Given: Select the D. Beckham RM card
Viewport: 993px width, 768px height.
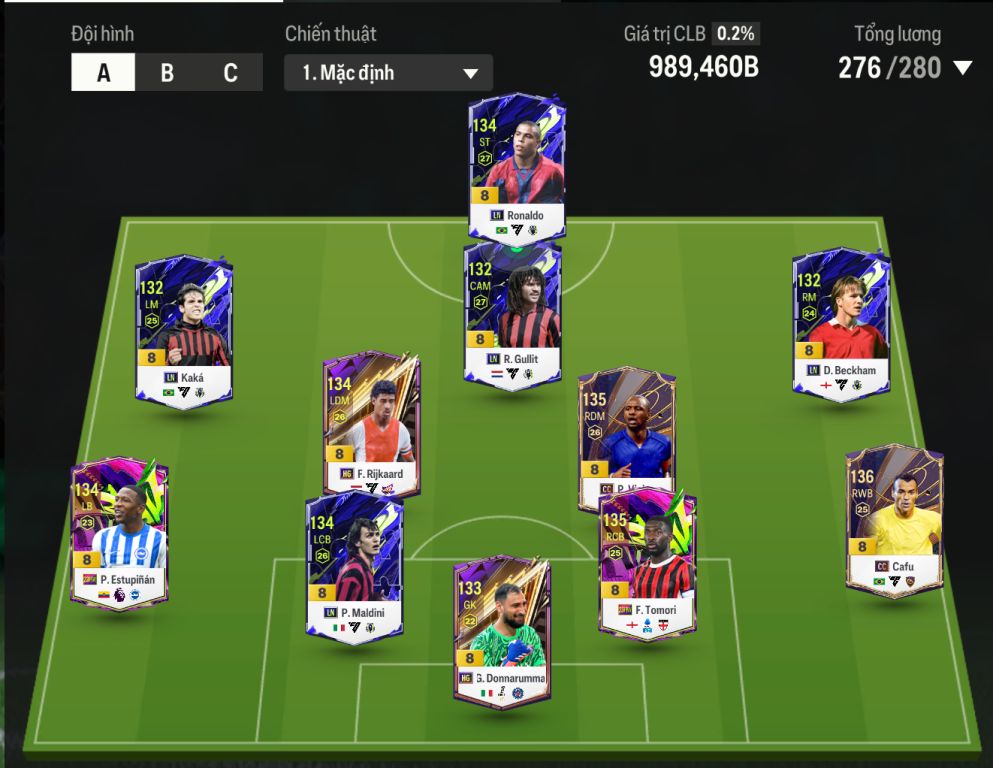Looking at the screenshot, I should (x=841, y=324).
